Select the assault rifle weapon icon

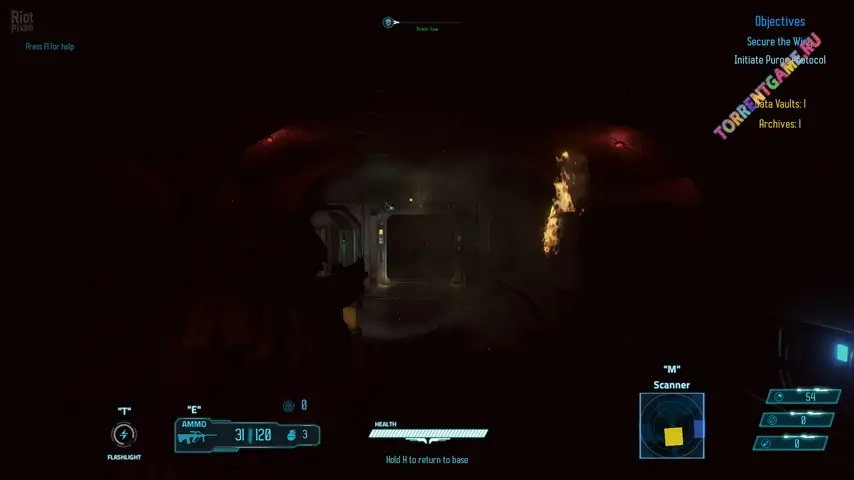pos(193,437)
